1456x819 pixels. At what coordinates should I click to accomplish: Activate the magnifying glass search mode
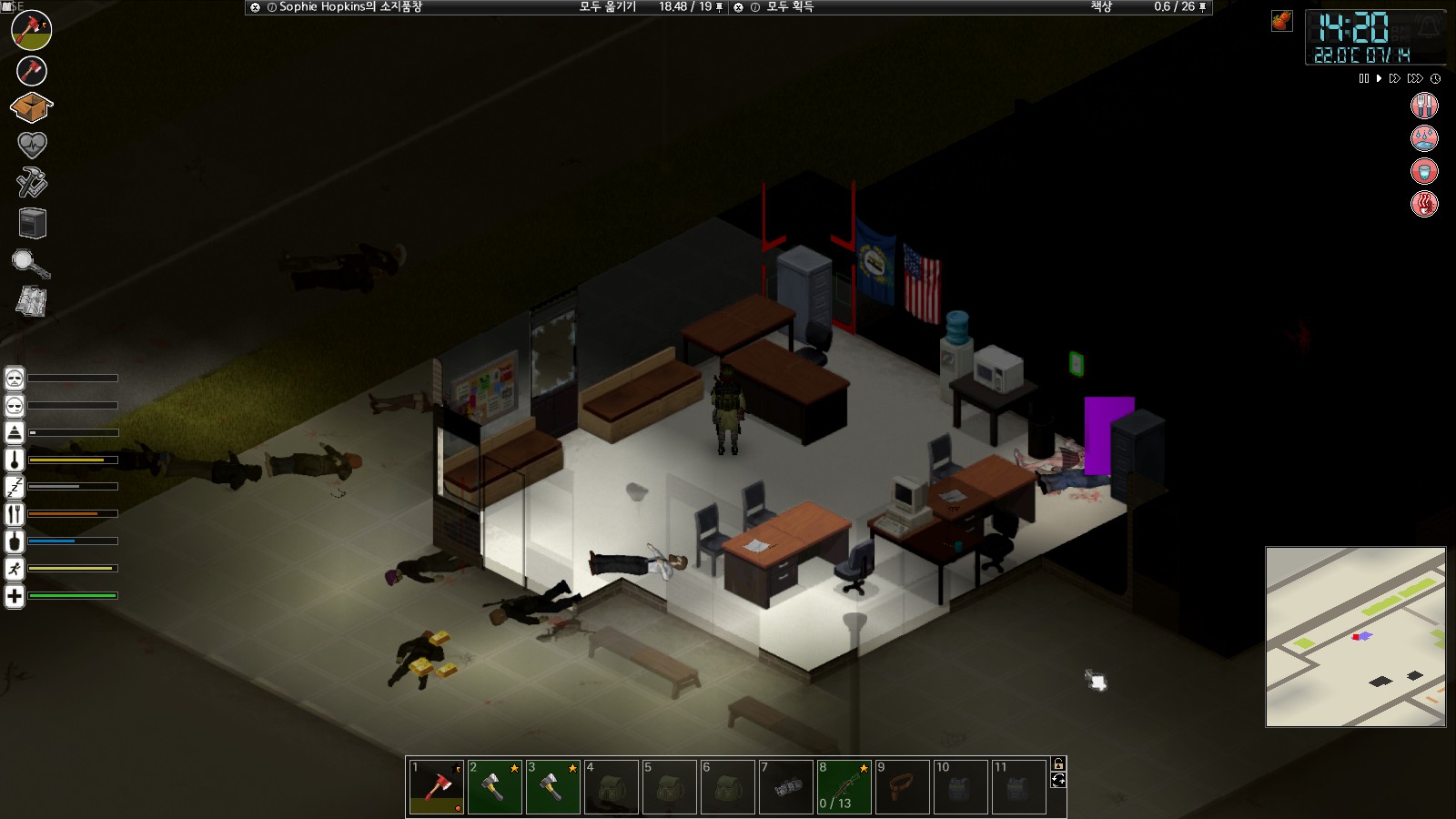(30, 264)
